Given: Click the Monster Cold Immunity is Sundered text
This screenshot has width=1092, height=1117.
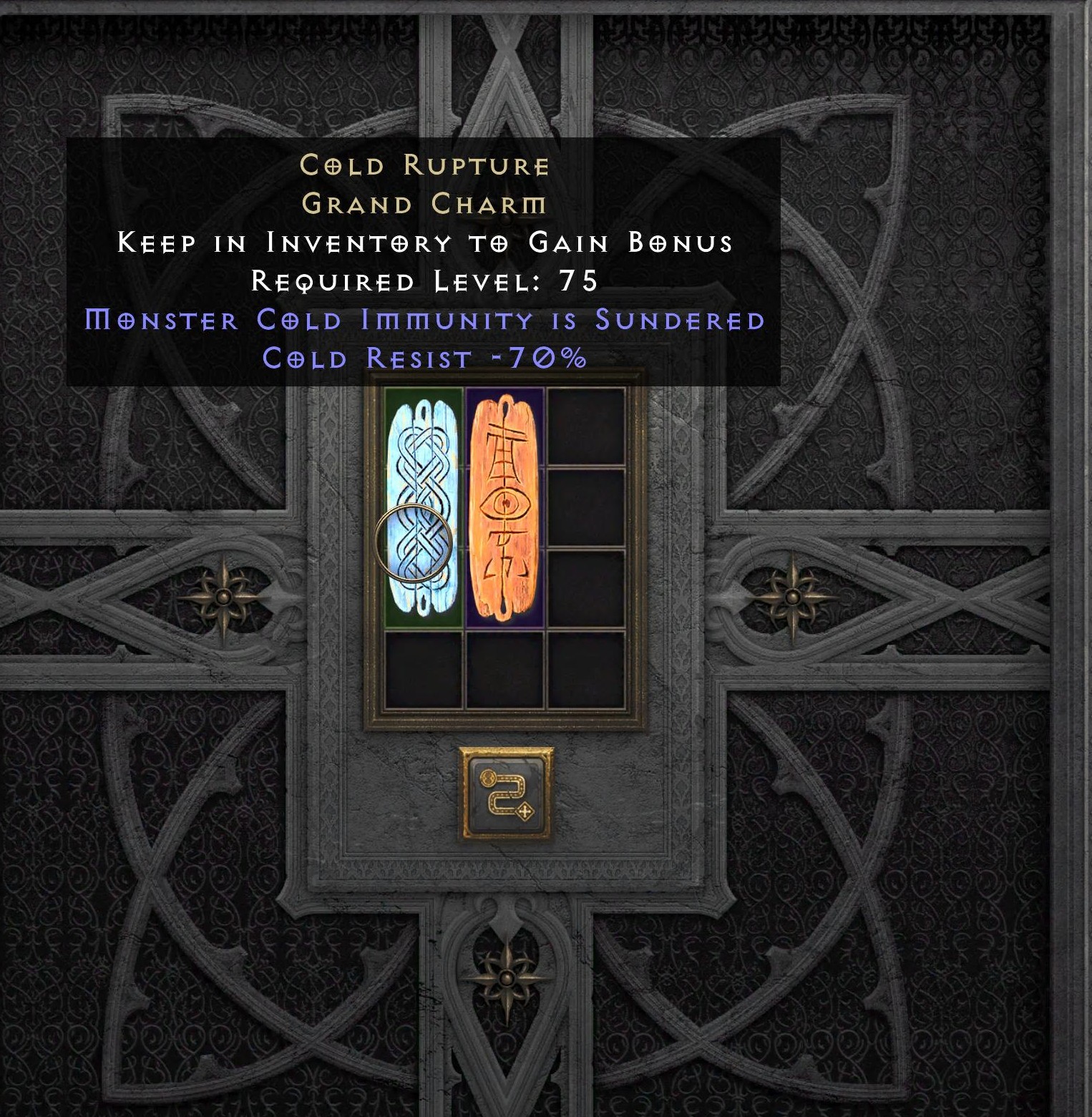Looking at the screenshot, I should point(424,321).
